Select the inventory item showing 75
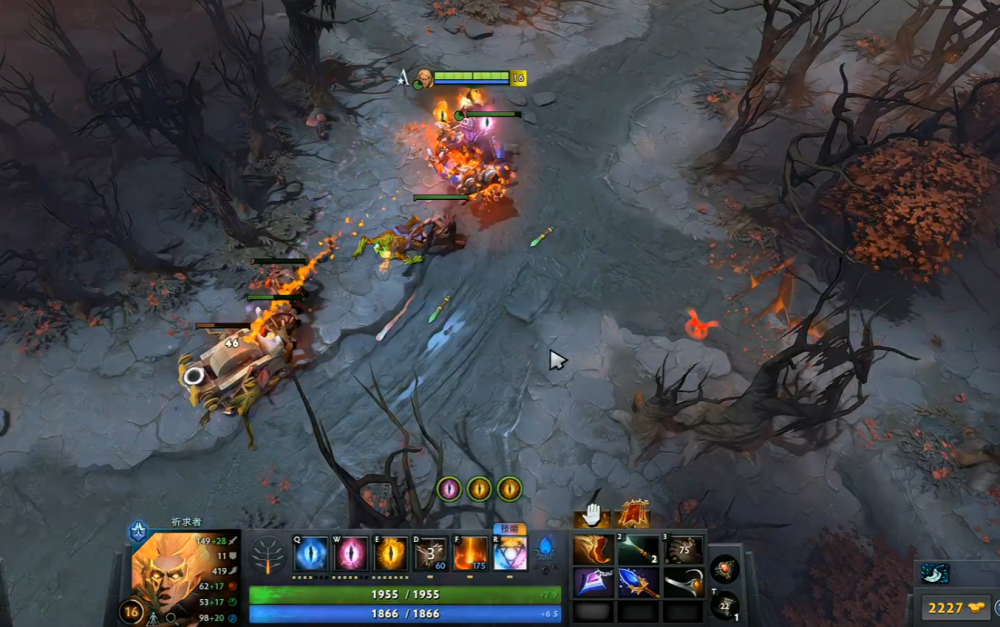This screenshot has height=627, width=1000. (x=683, y=550)
